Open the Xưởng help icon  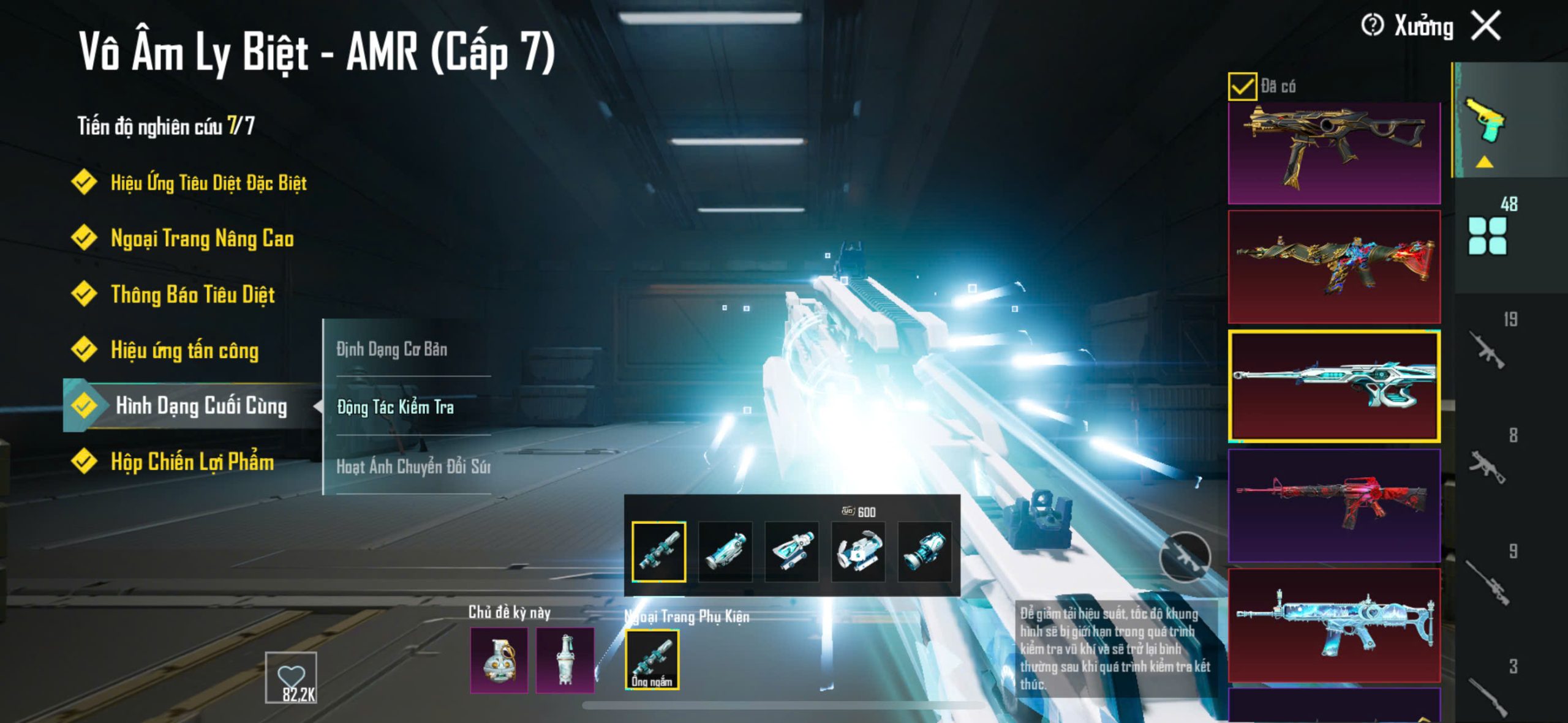click(1372, 26)
